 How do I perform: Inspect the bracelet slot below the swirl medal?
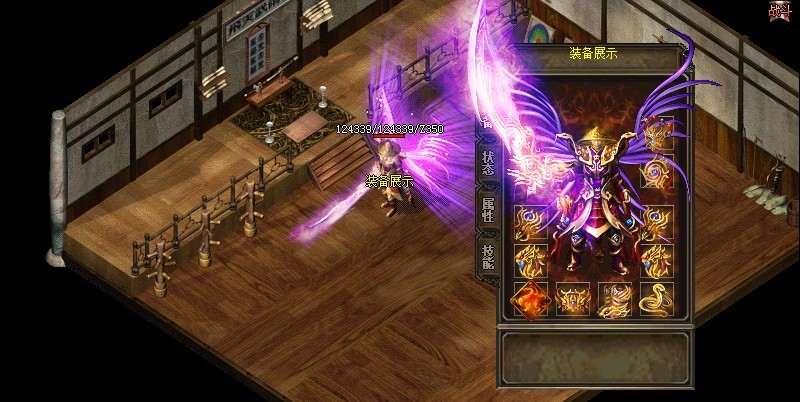[656, 220]
